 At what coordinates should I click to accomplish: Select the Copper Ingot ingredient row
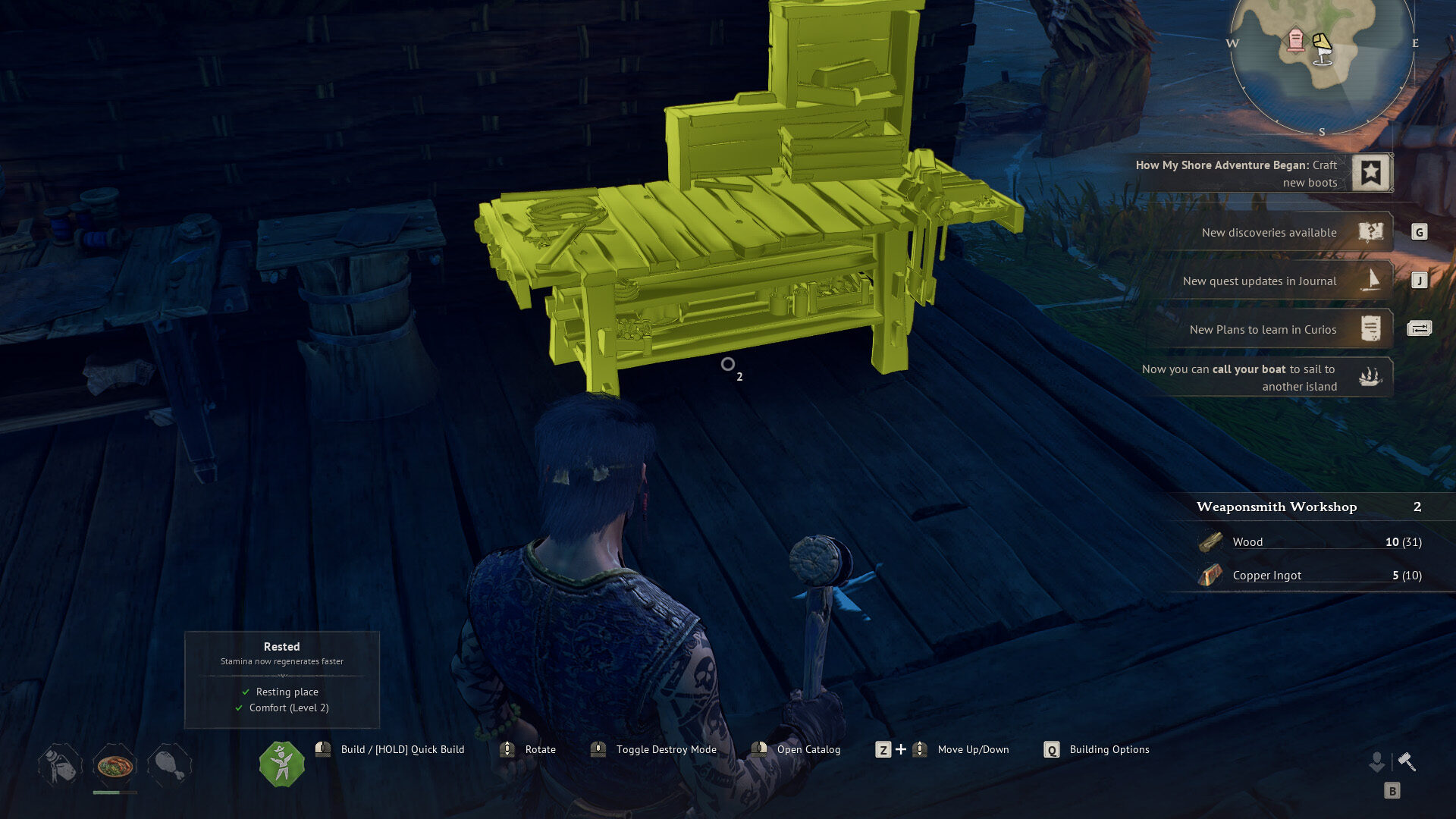[1310, 576]
